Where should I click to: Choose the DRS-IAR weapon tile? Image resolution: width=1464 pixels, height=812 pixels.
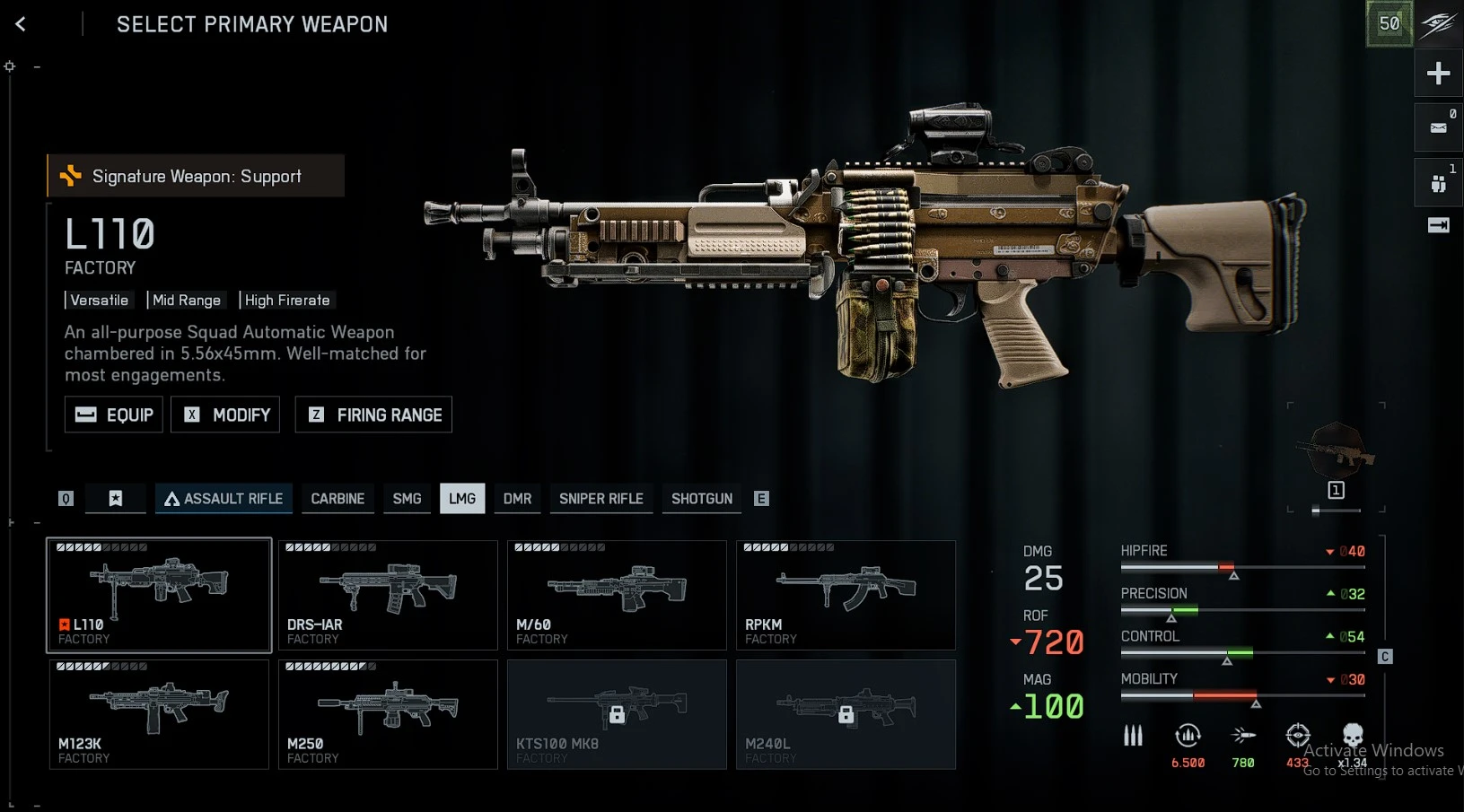[x=388, y=595]
